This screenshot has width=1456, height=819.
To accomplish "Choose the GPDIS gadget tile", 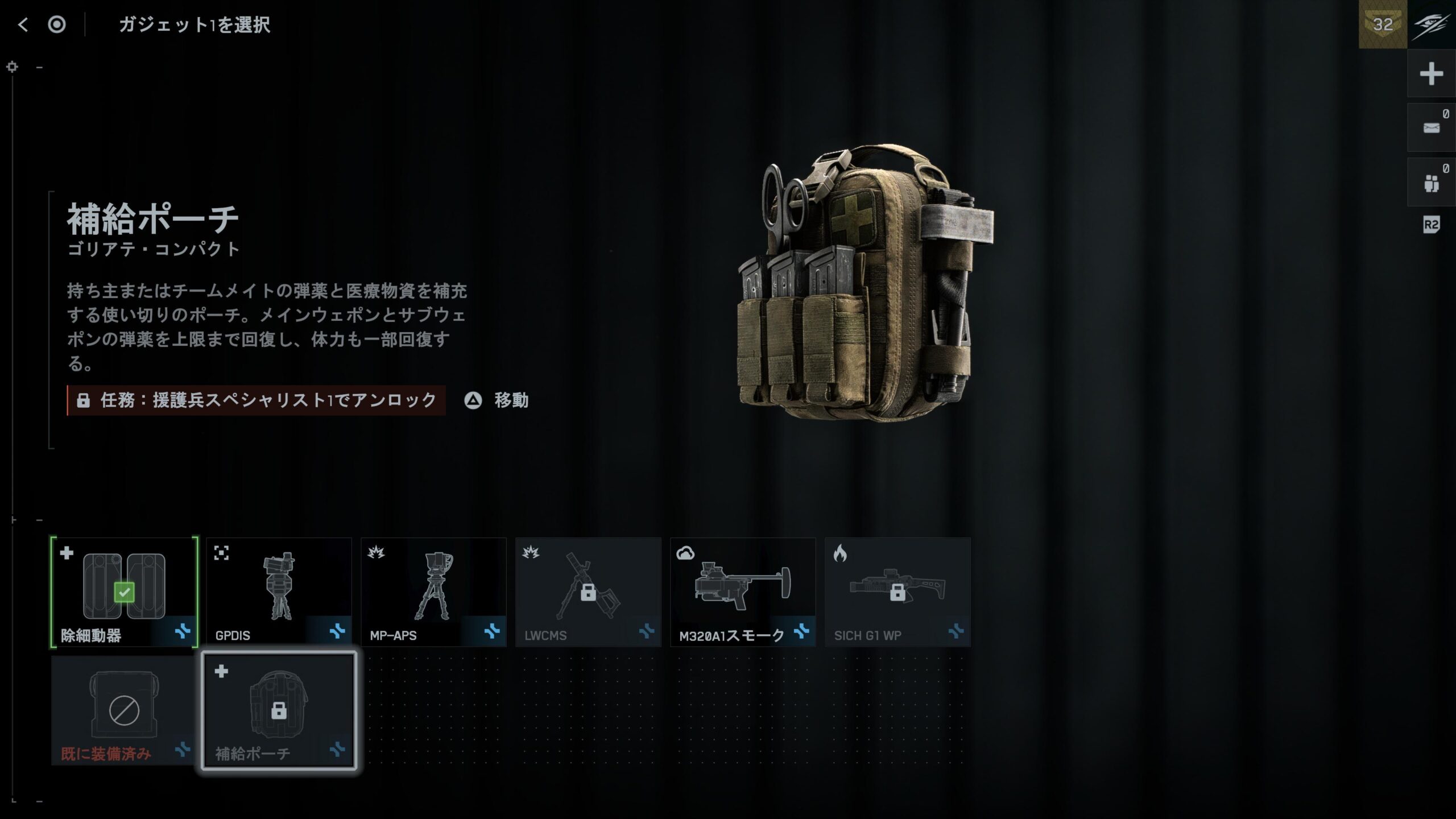I will 279,592.
